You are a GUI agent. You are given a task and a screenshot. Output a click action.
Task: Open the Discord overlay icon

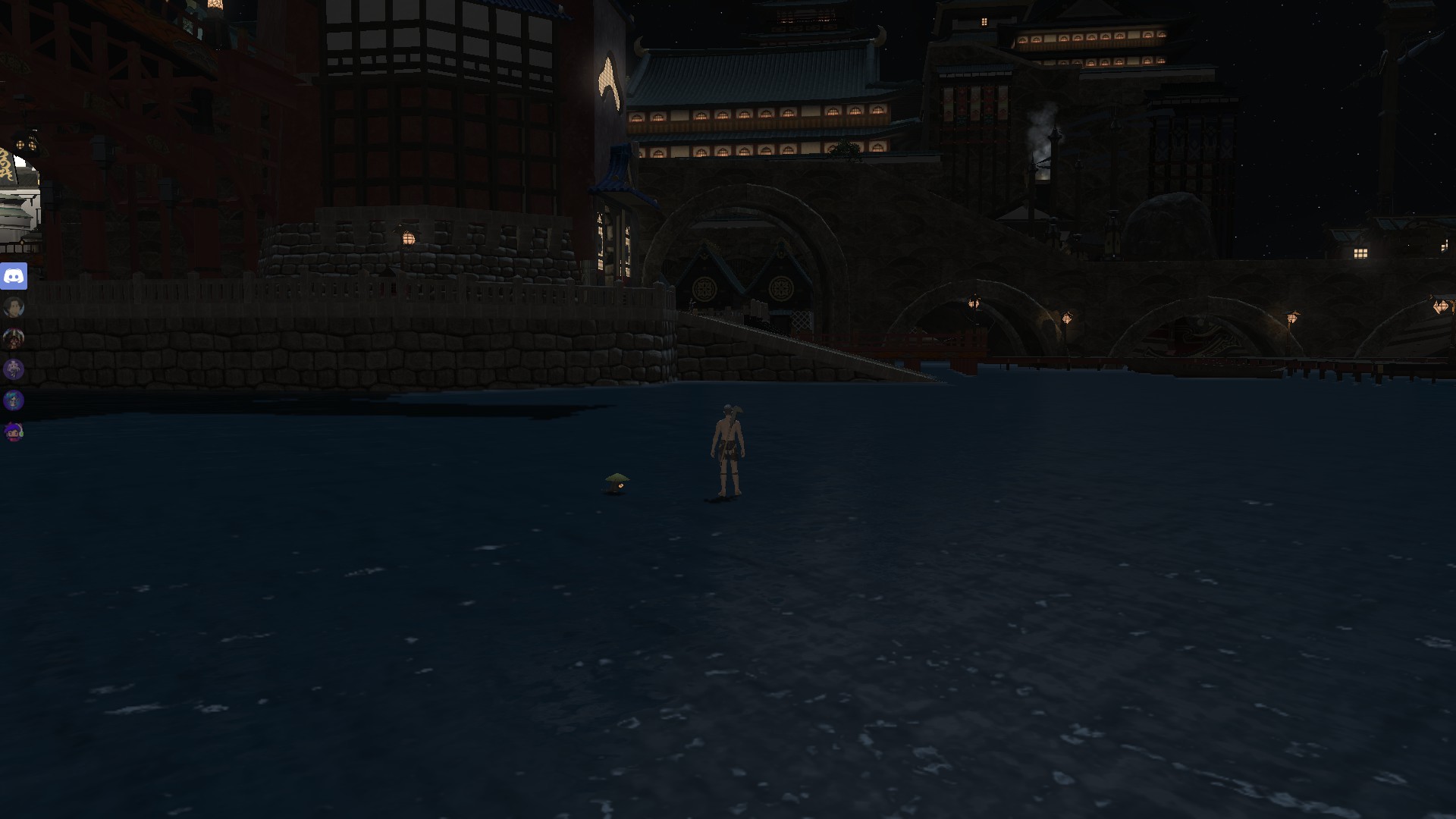click(x=15, y=275)
